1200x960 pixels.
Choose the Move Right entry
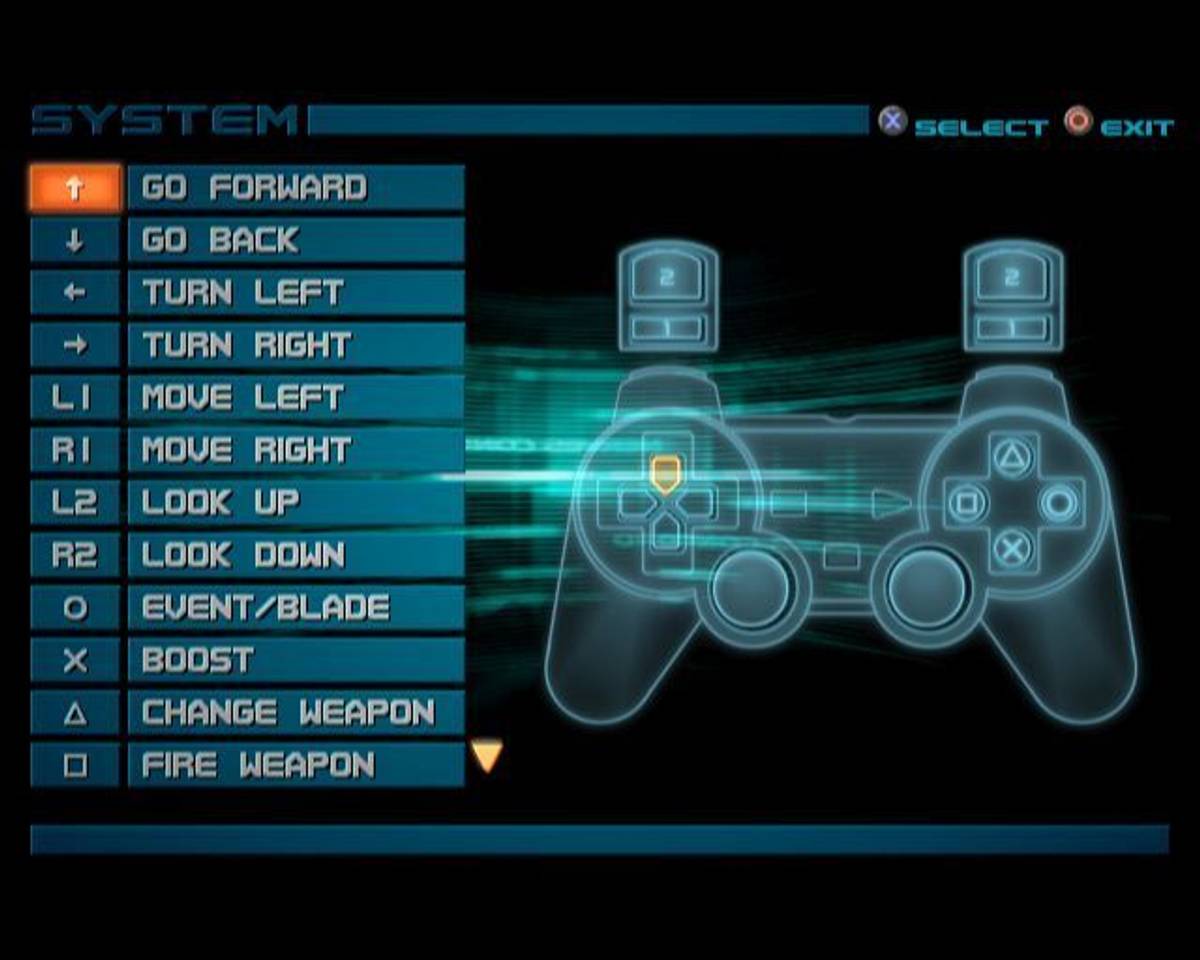(296, 451)
